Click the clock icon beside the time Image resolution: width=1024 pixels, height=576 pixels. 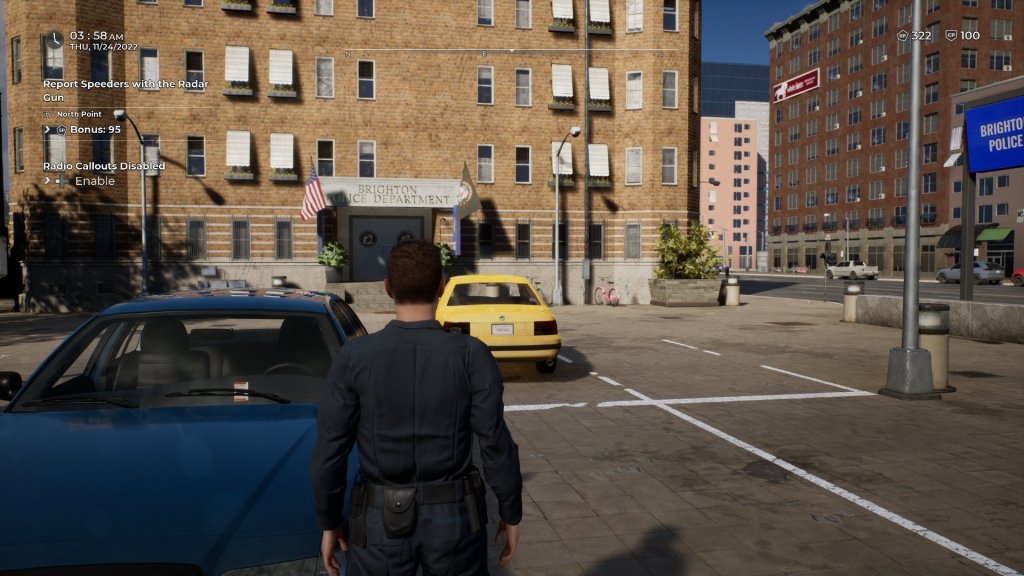click(x=53, y=39)
